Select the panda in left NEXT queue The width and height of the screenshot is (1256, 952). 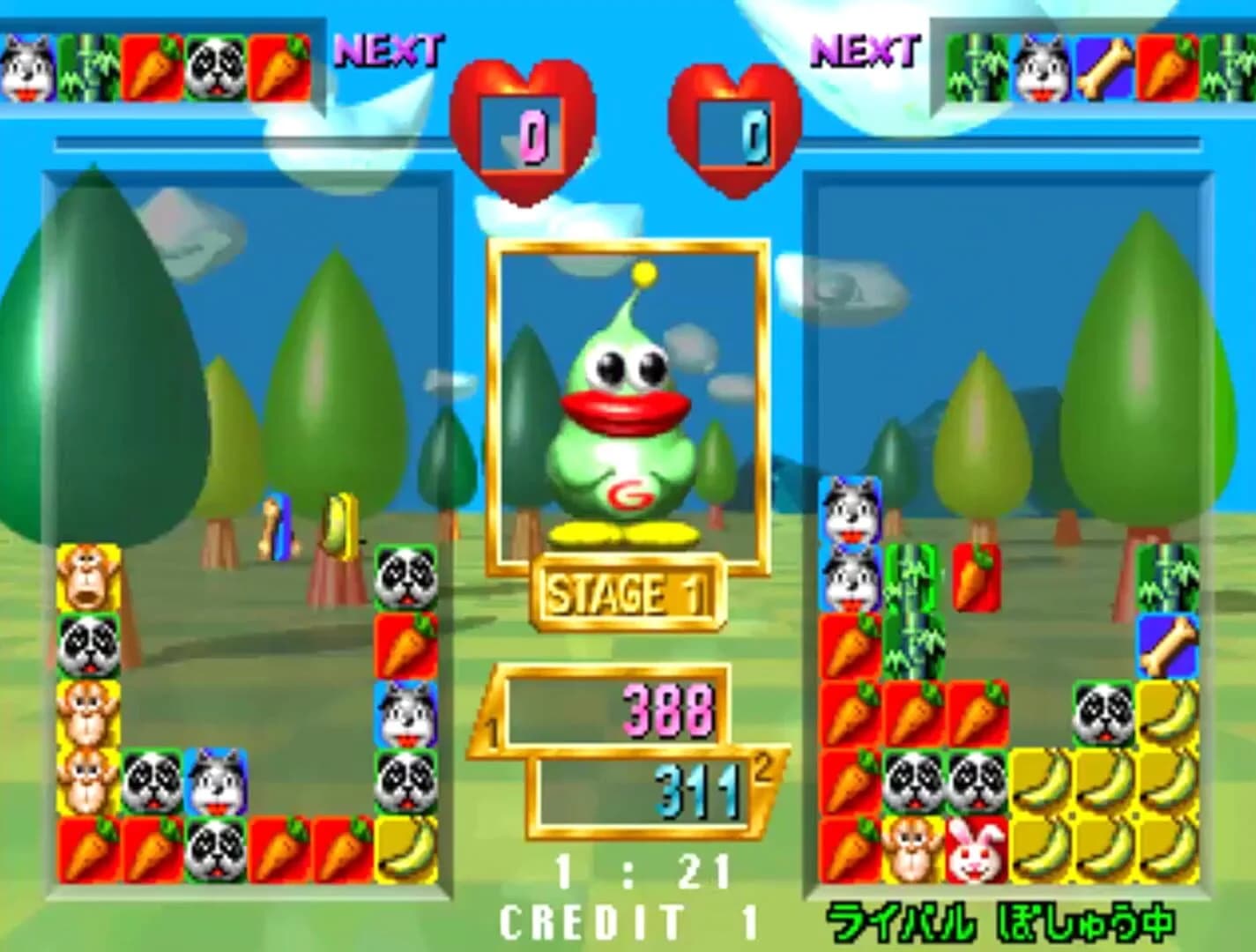[215, 67]
